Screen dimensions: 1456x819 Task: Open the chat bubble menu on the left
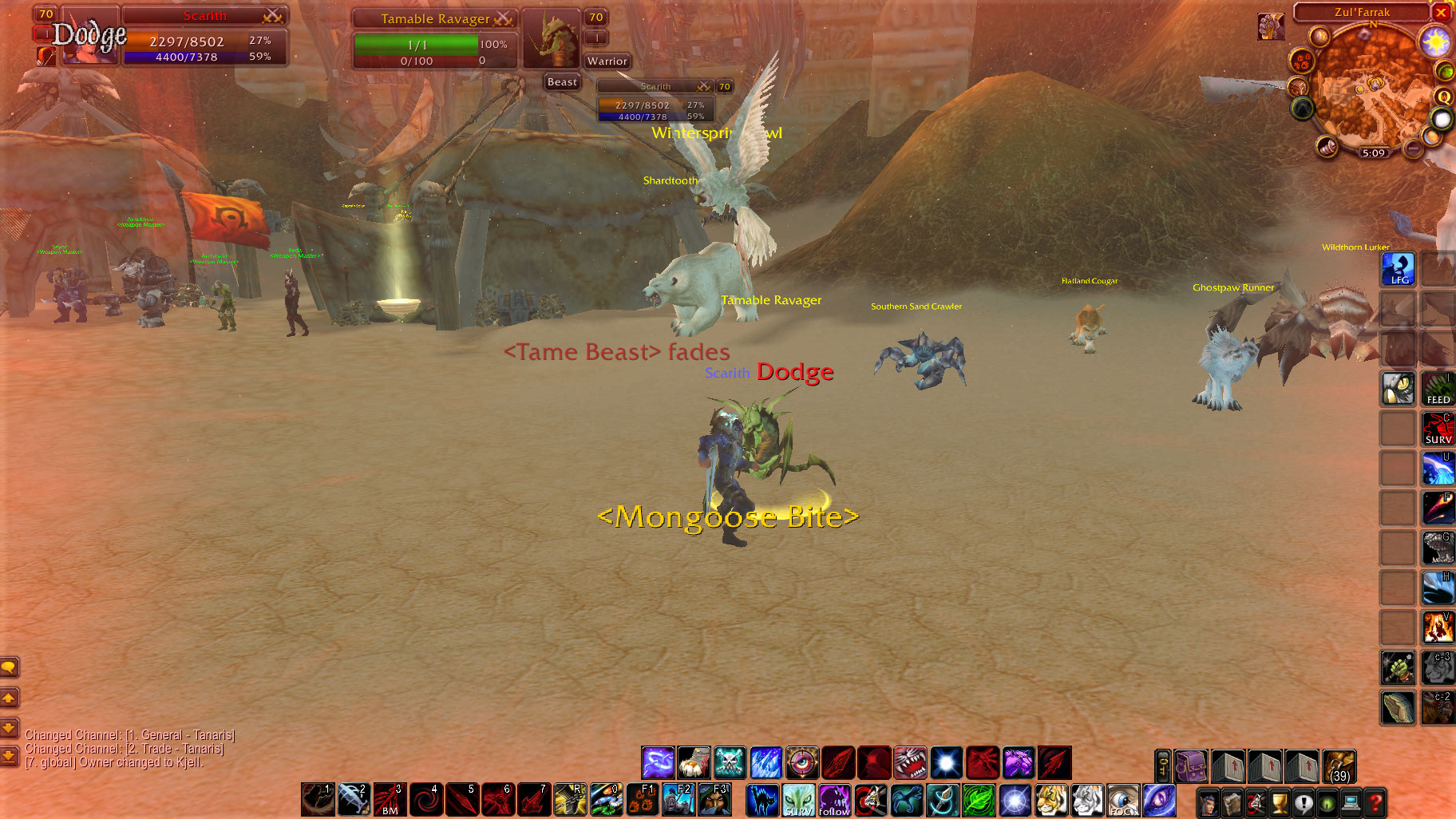[x=10, y=668]
